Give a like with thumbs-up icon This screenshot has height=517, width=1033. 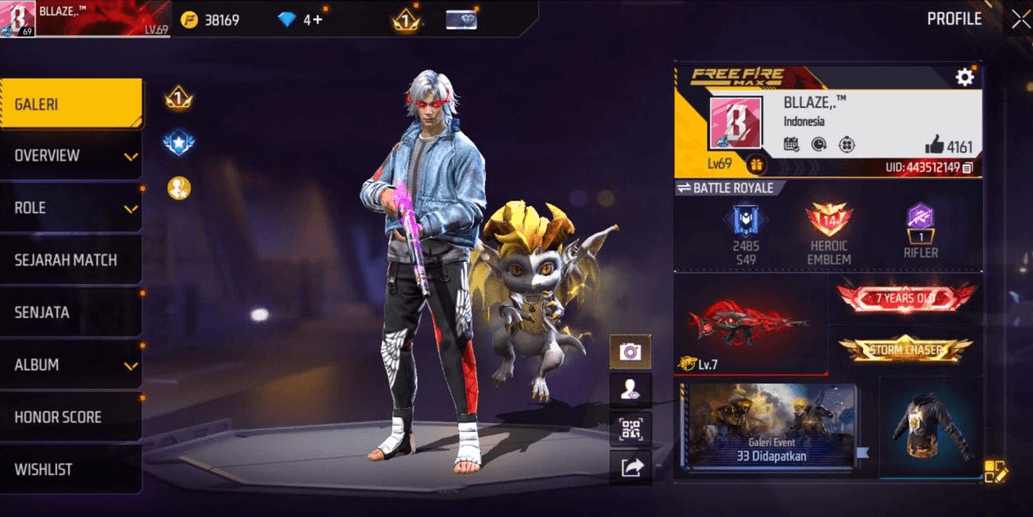point(934,145)
